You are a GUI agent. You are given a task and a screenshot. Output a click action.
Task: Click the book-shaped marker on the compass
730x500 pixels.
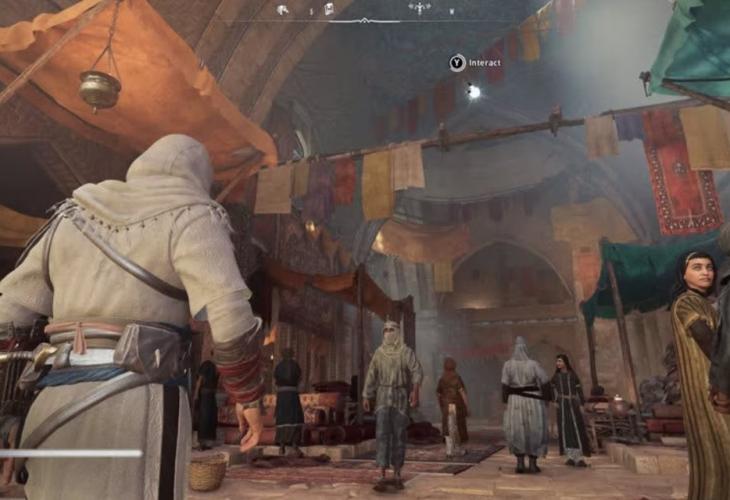click(x=328, y=10)
